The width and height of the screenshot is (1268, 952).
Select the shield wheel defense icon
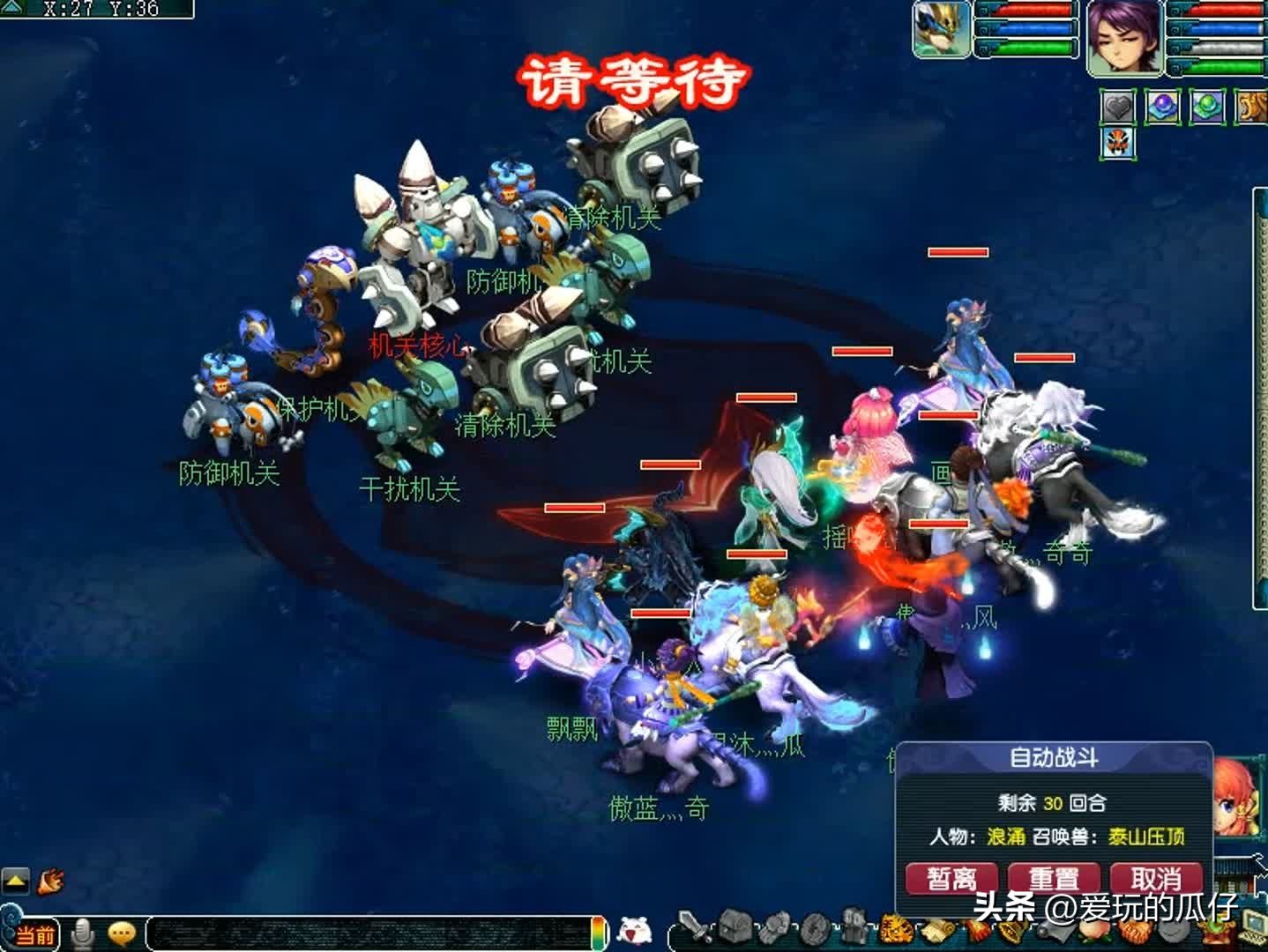click(x=812, y=931)
